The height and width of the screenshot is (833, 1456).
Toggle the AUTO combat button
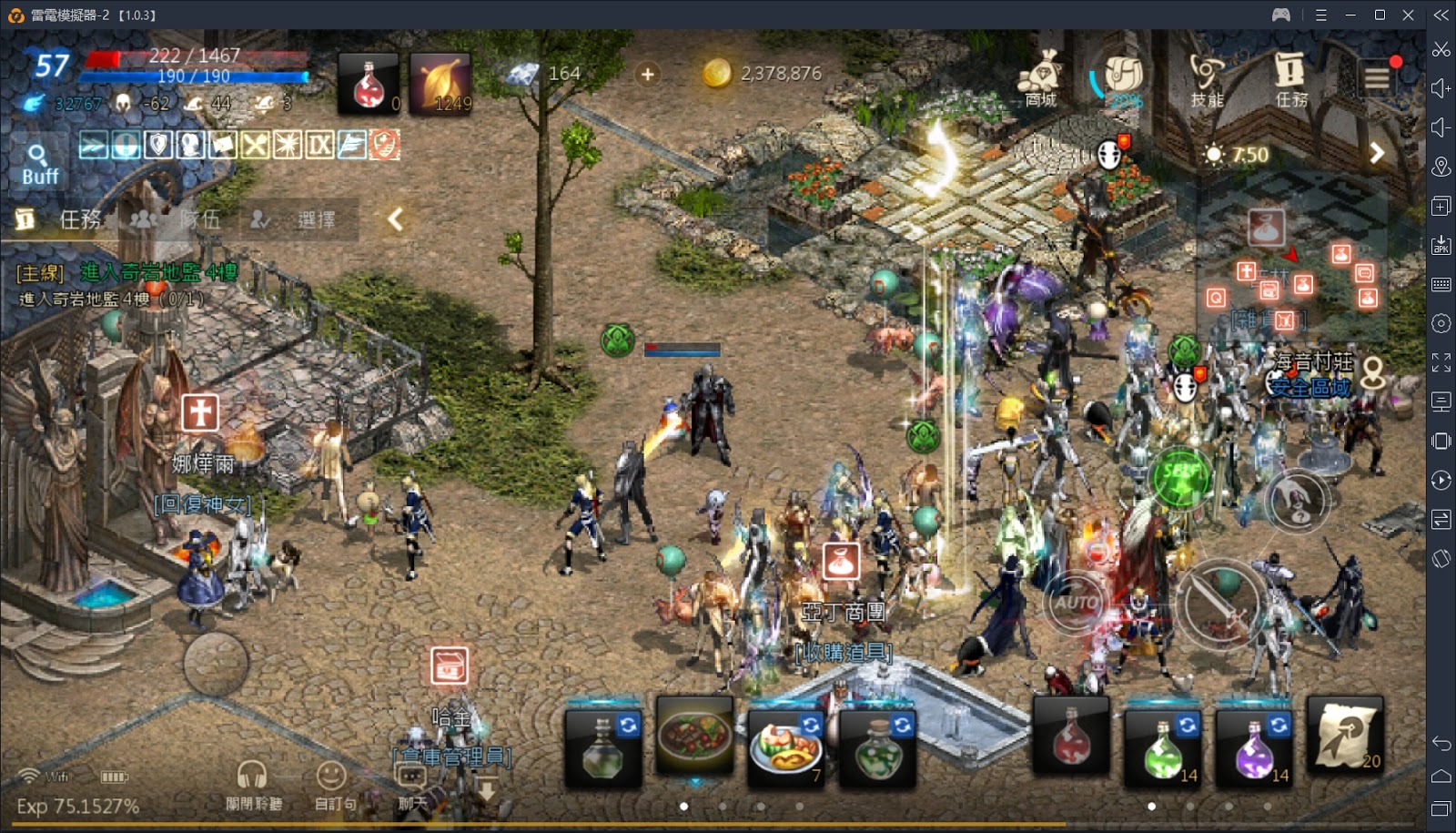tap(1077, 602)
